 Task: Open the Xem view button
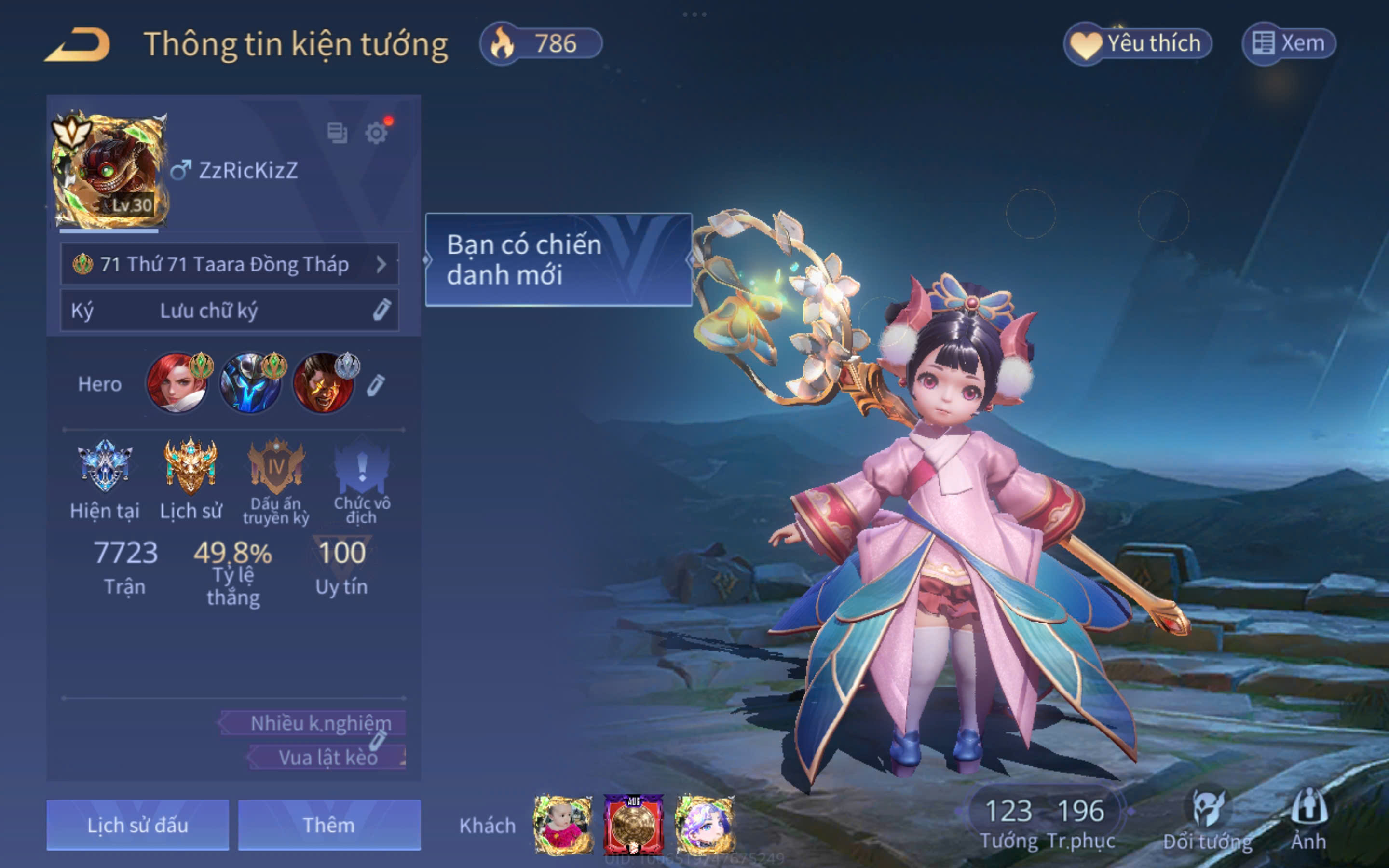point(1289,43)
